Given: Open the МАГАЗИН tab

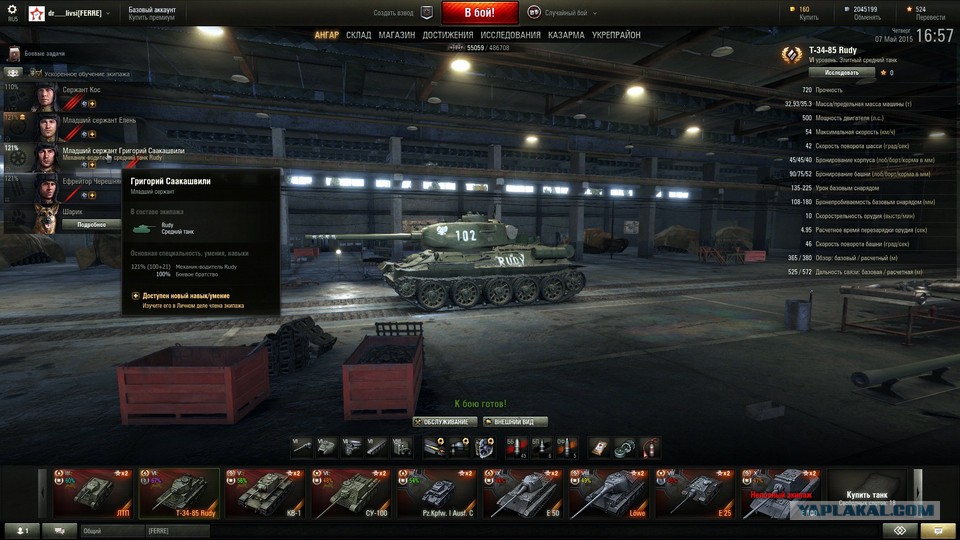Looking at the screenshot, I should 396,35.
